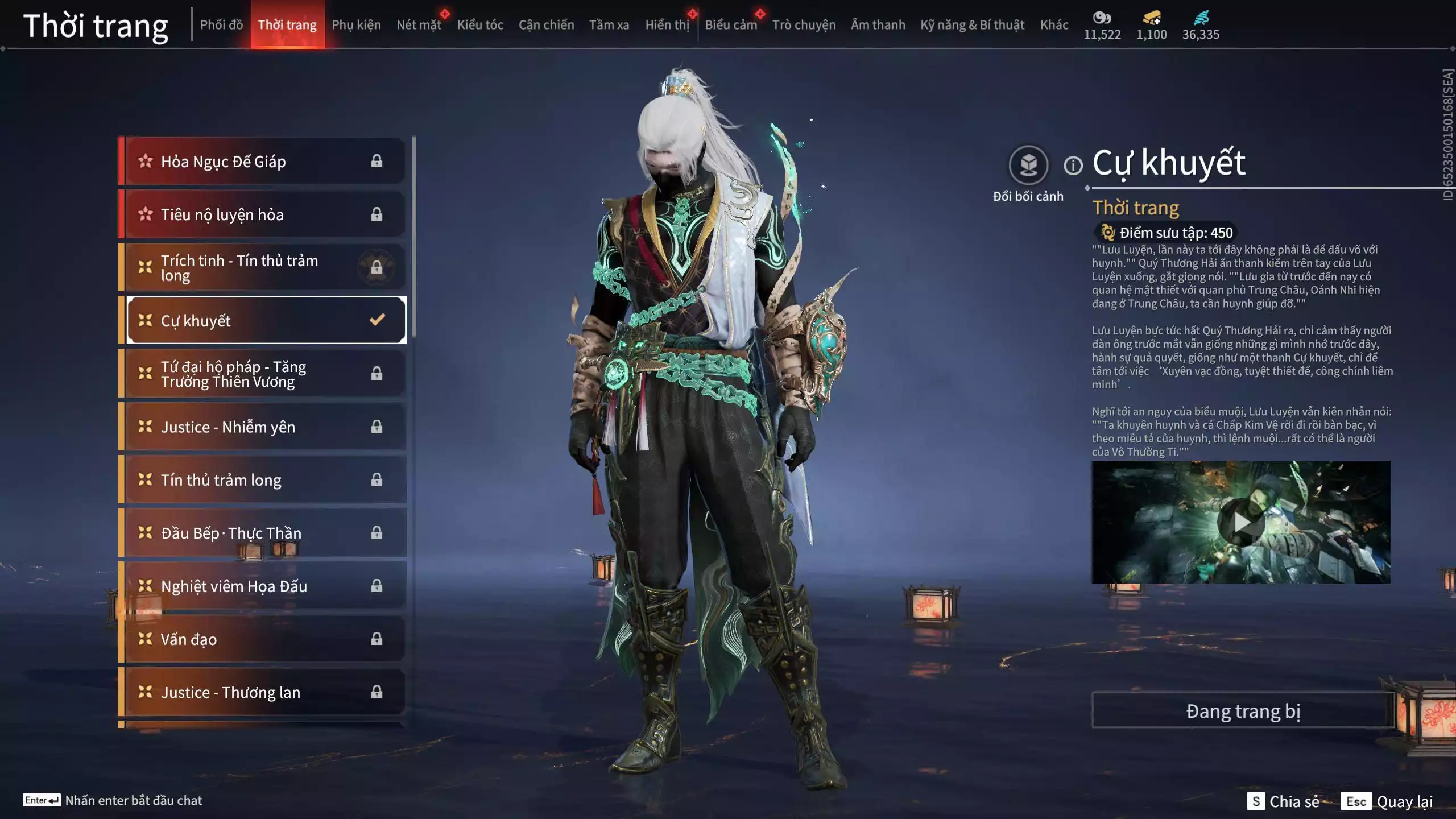The image size is (1456, 819).
Task: Click the Đang trang bị button
Action: pos(1243,711)
